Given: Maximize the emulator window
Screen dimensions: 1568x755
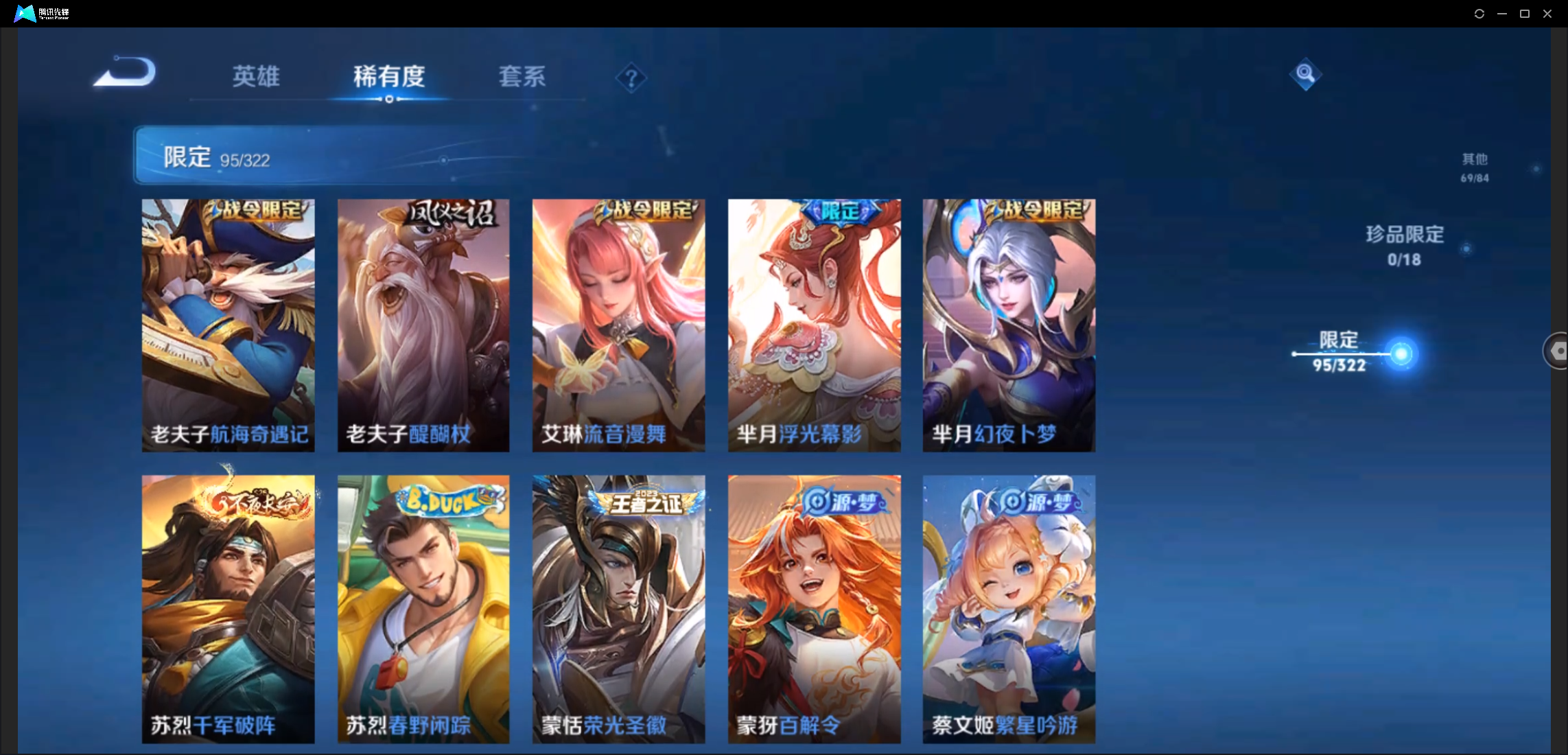Looking at the screenshot, I should point(1524,14).
